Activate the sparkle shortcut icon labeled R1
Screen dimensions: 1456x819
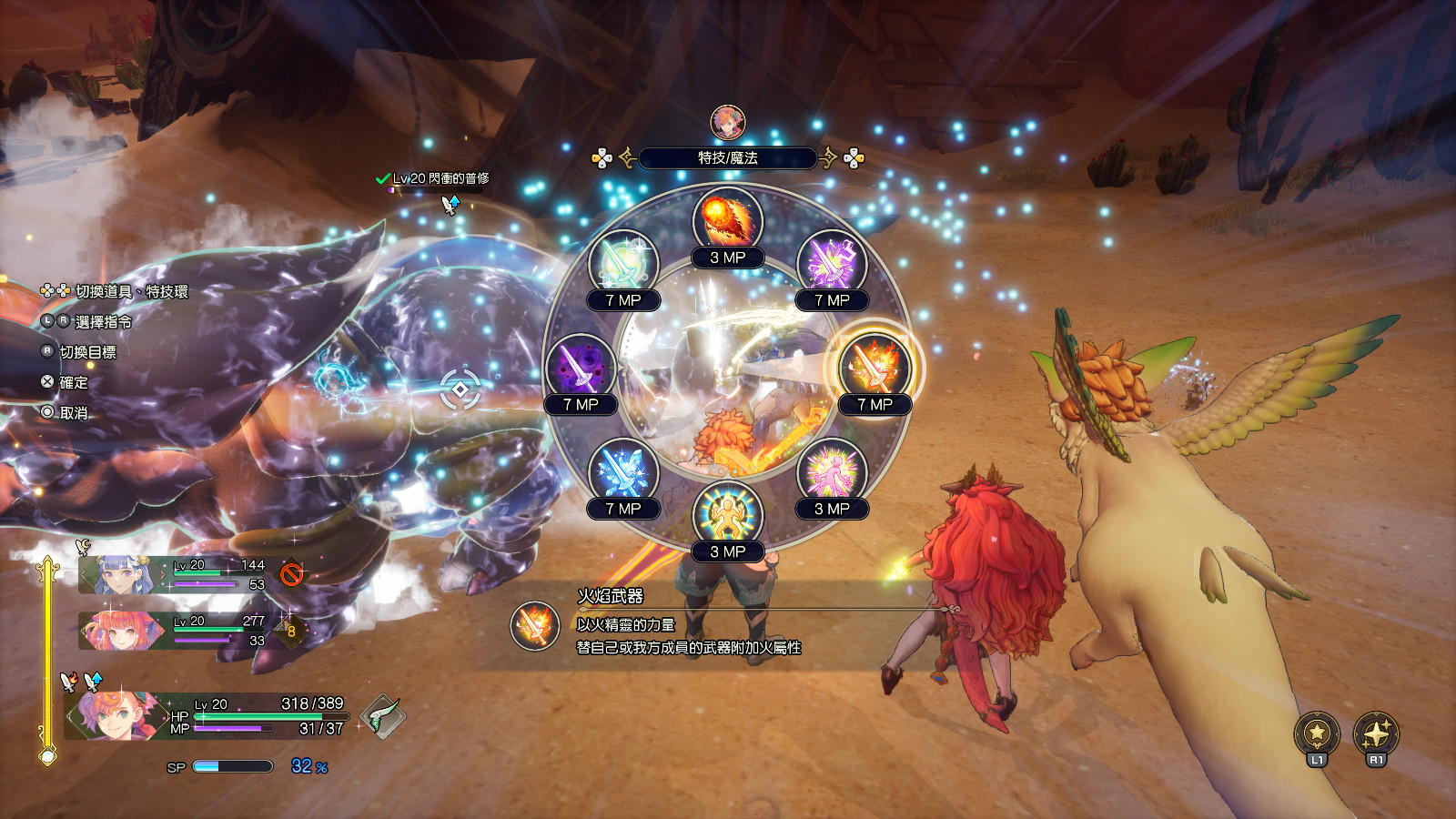pyautogui.click(x=1376, y=733)
